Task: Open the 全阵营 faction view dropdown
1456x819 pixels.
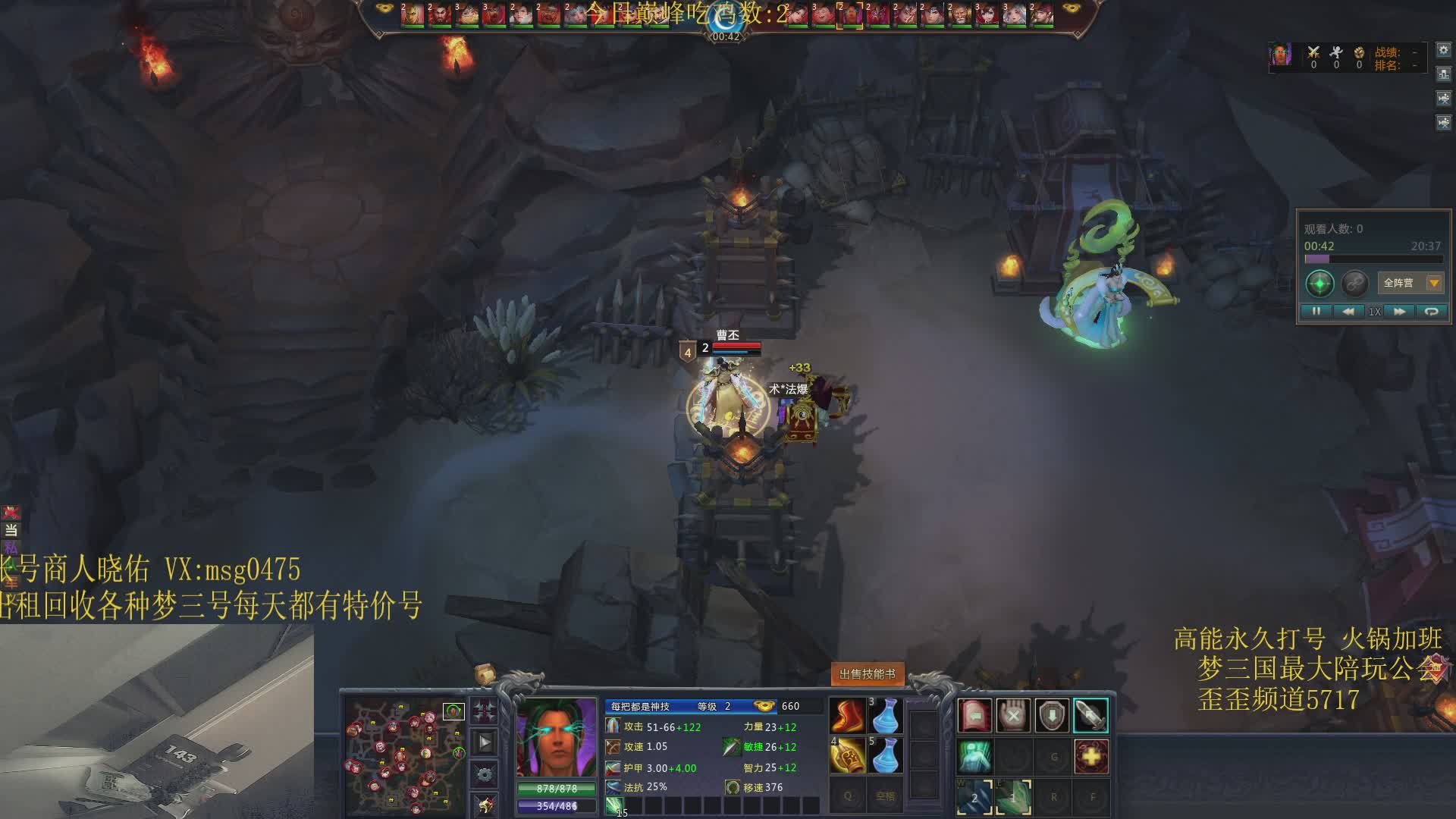Action: 1433,283
